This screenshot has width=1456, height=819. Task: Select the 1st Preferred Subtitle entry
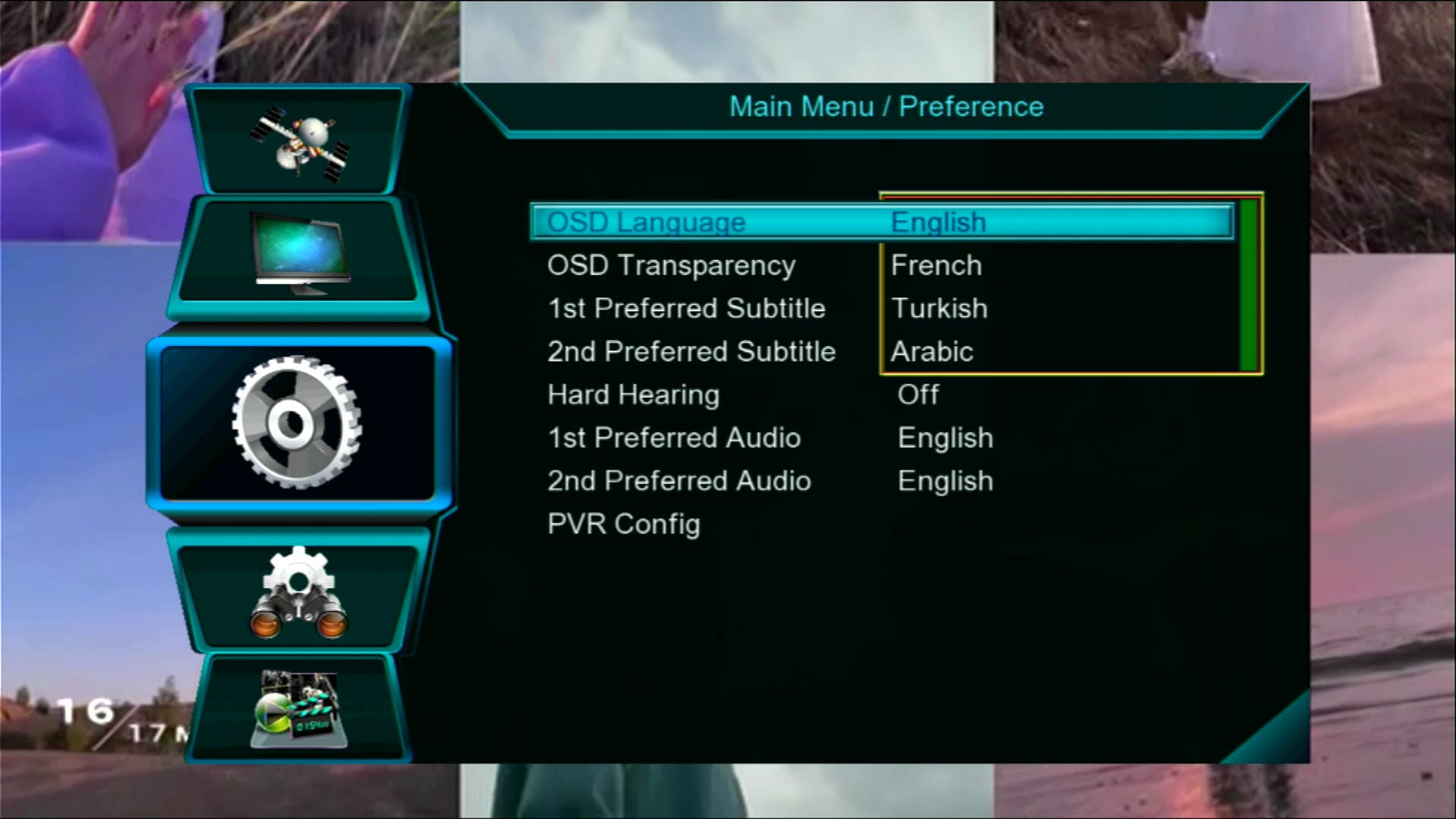pyautogui.click(x=686, y=308)
